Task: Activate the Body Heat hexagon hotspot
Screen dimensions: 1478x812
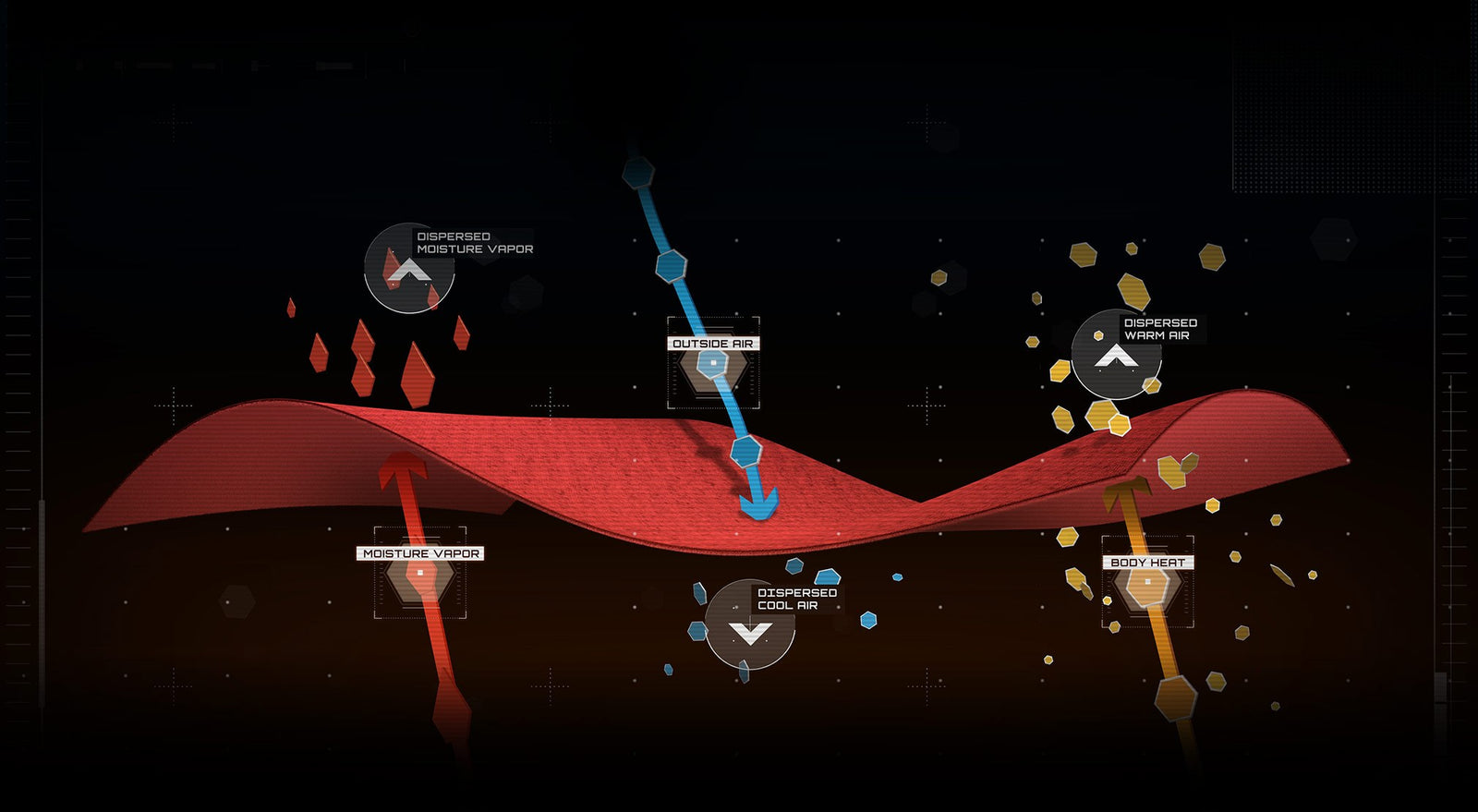Action: tap(1147, 582)
